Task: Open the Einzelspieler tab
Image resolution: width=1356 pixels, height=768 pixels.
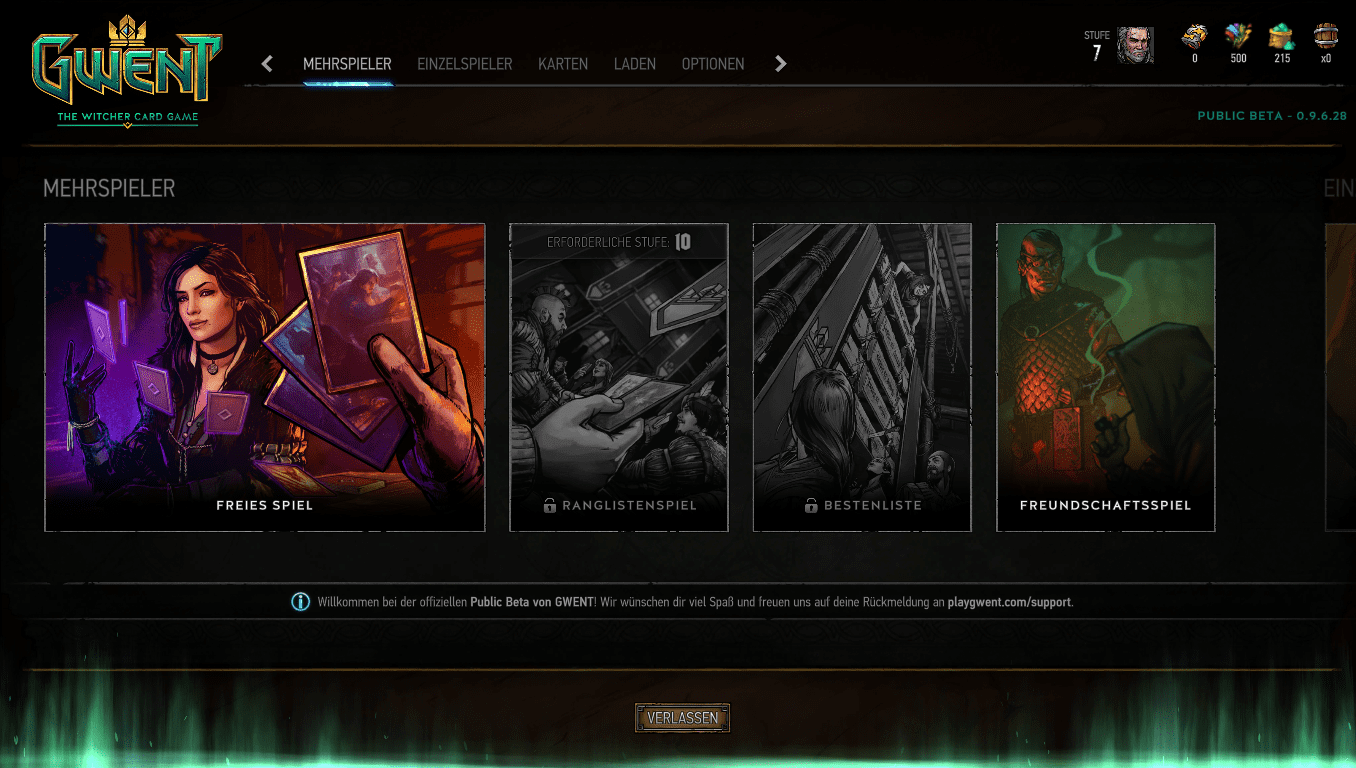Action: click(464, 64)
